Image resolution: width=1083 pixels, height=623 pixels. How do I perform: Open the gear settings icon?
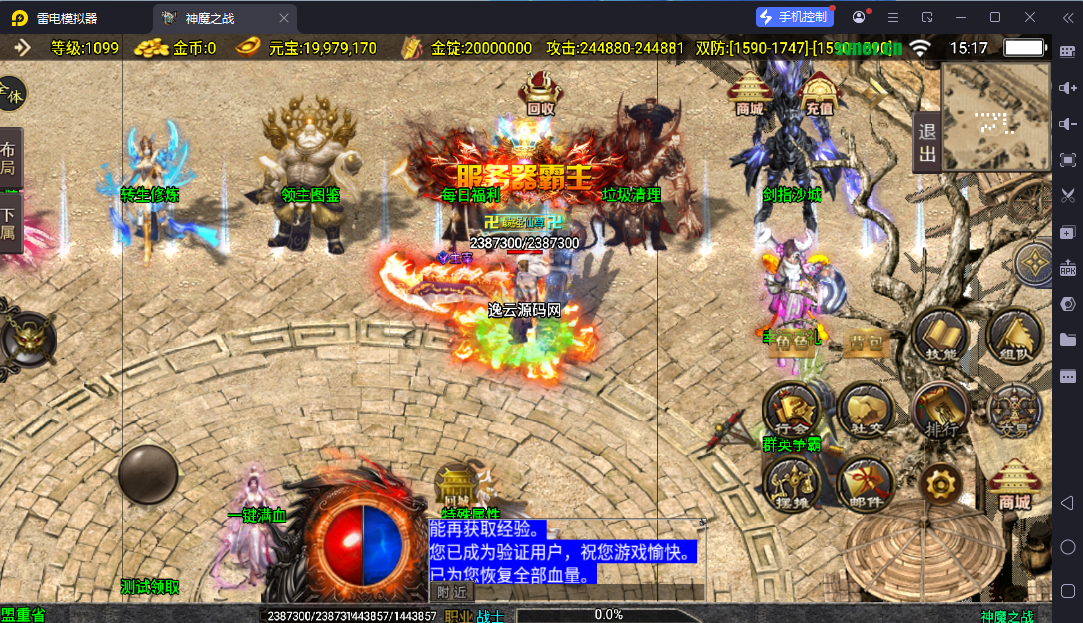[940, 484]
